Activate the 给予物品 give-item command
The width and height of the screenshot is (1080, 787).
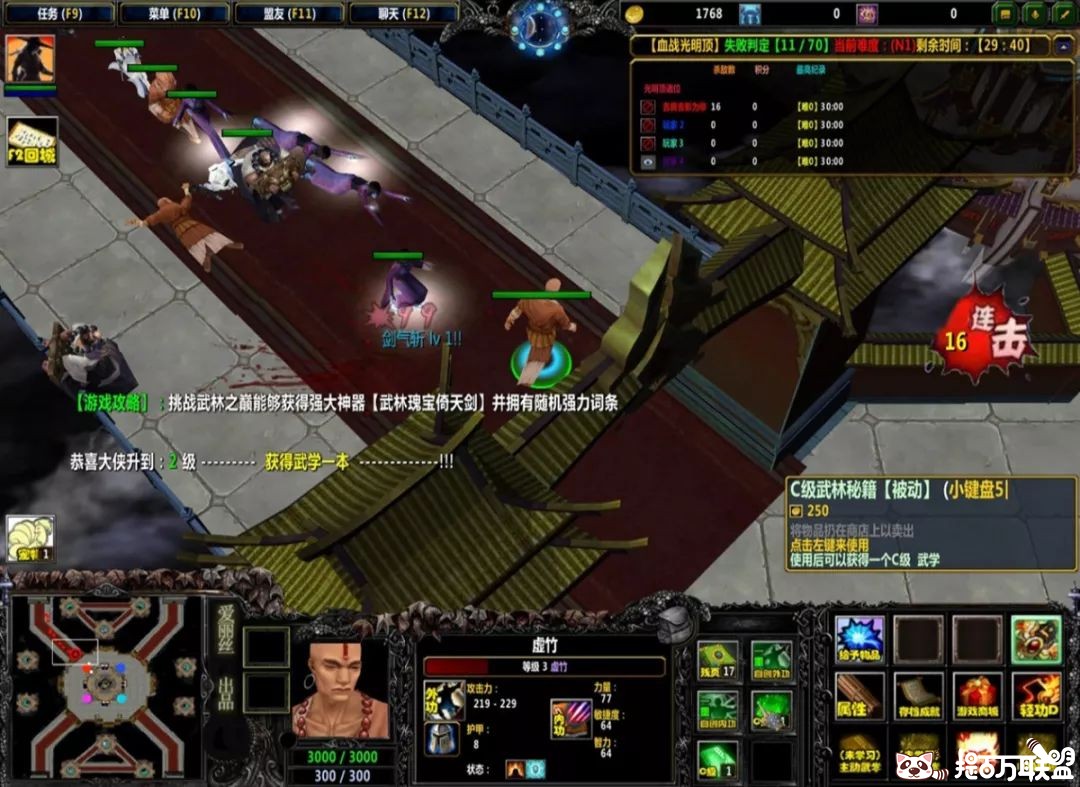[860, 640]
